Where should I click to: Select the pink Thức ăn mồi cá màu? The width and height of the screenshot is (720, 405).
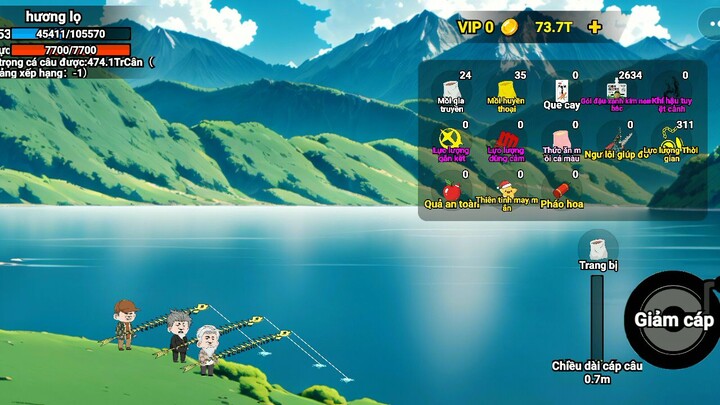561,140
